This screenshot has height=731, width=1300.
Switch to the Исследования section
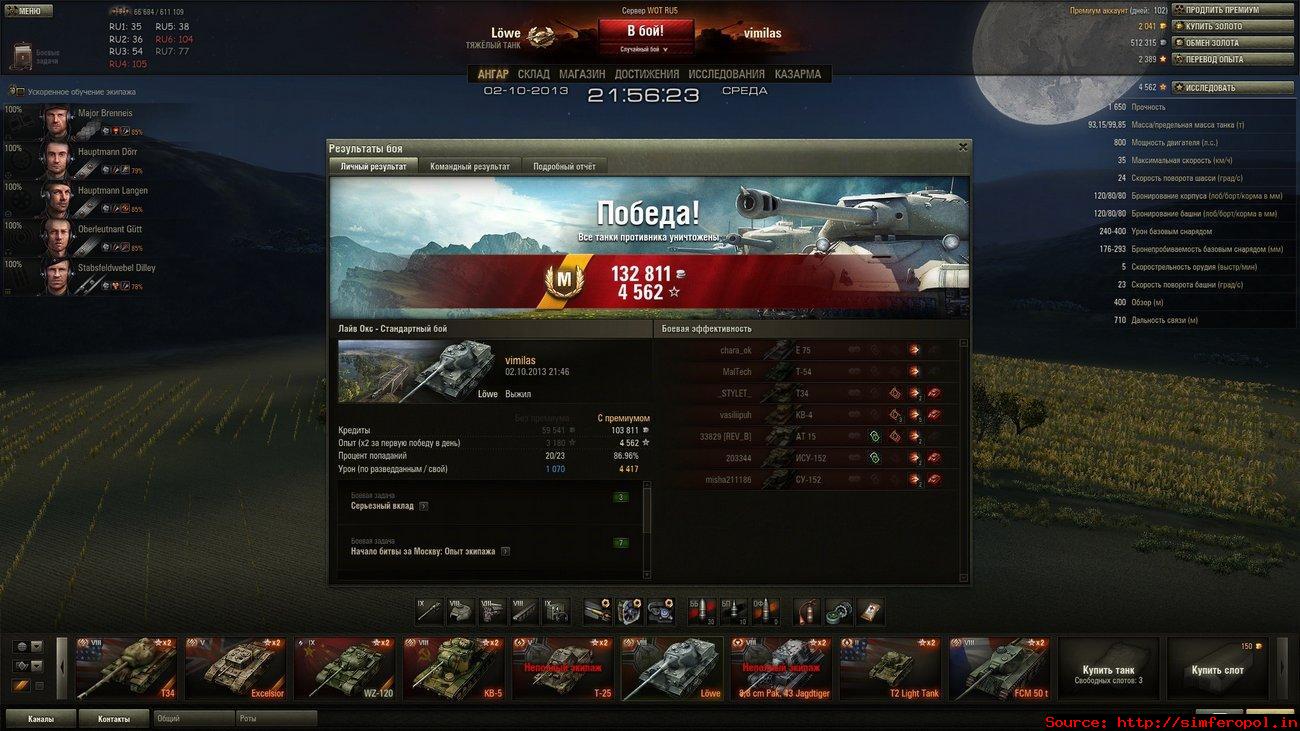(x=726, y=74)
